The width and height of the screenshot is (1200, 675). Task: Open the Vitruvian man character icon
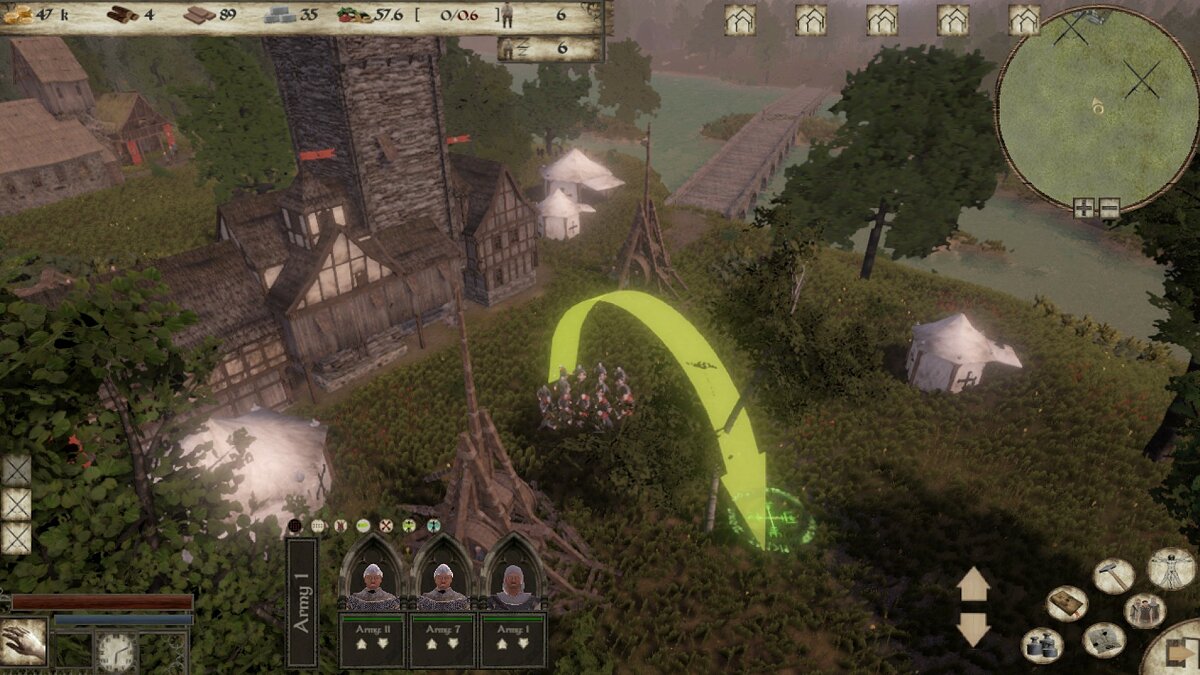[x=1171, y=569]
